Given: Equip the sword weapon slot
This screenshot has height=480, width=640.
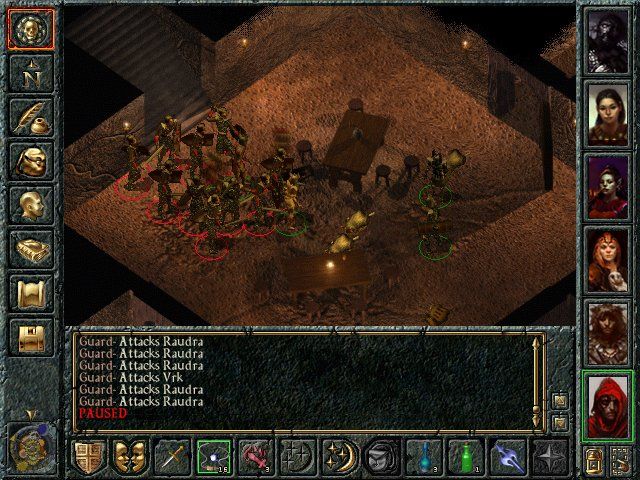Looking at the screenshot, I should point(172,456).
